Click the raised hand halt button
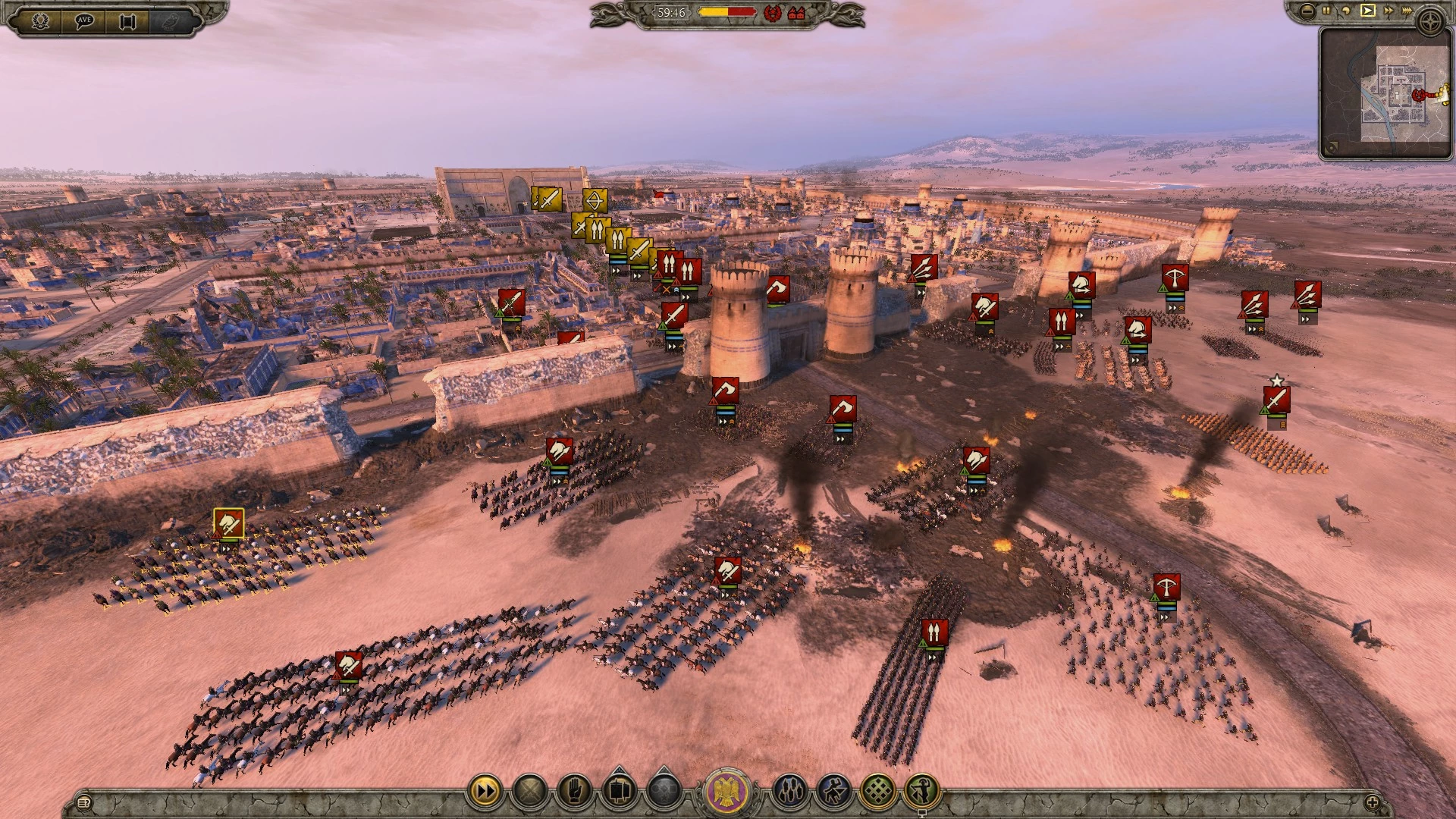 (574, 792)
